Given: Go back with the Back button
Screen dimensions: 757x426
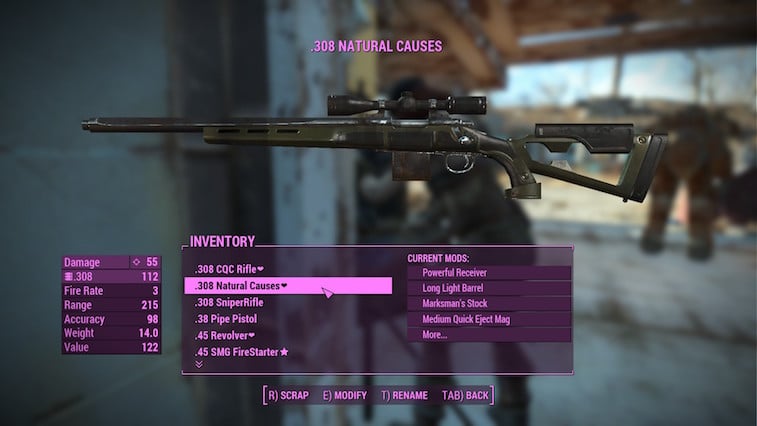Looking at the screenshot, I should click(465, 395).
